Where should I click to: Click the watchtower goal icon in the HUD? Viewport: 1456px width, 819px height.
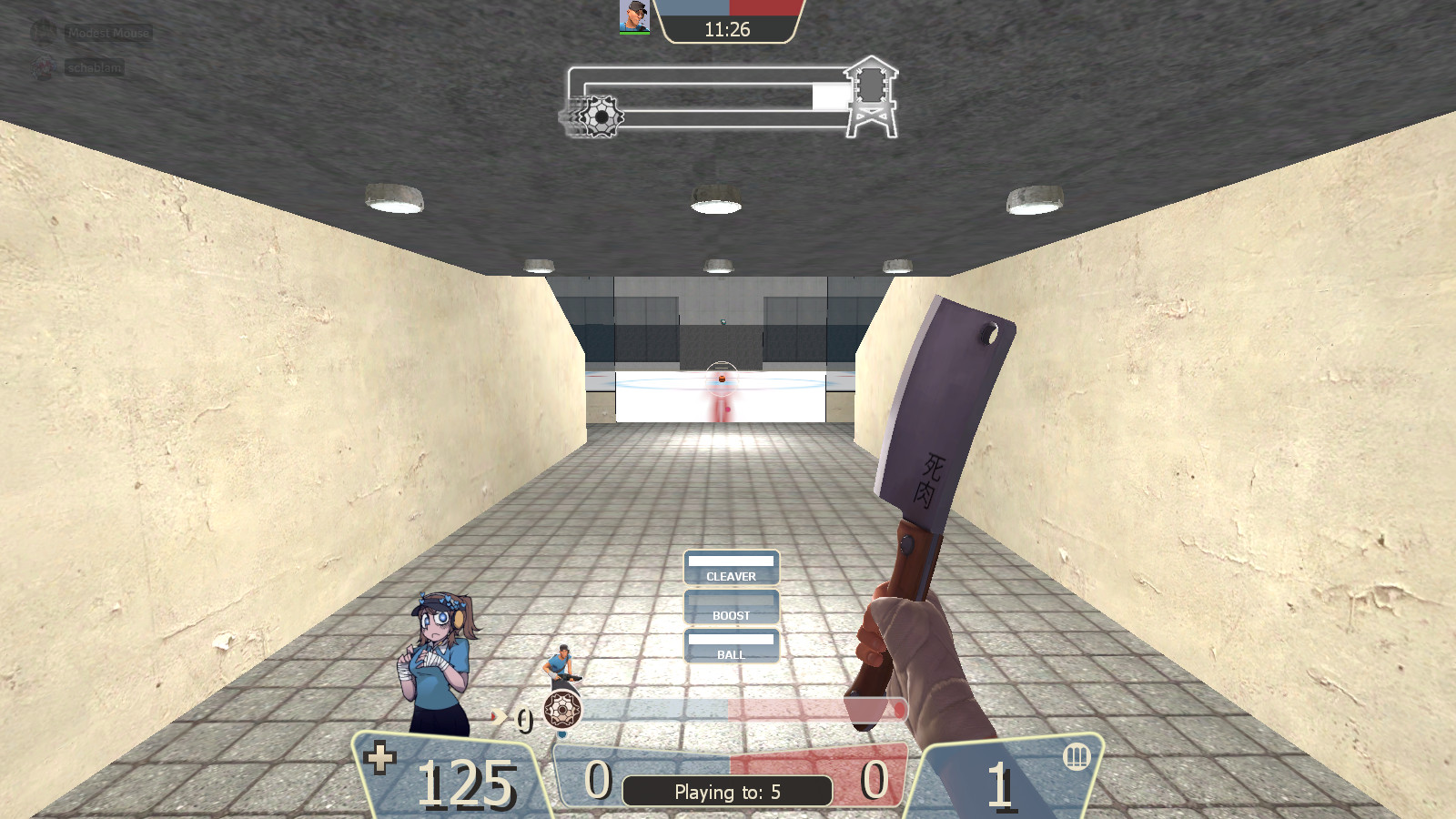click(x=872, y=93)
